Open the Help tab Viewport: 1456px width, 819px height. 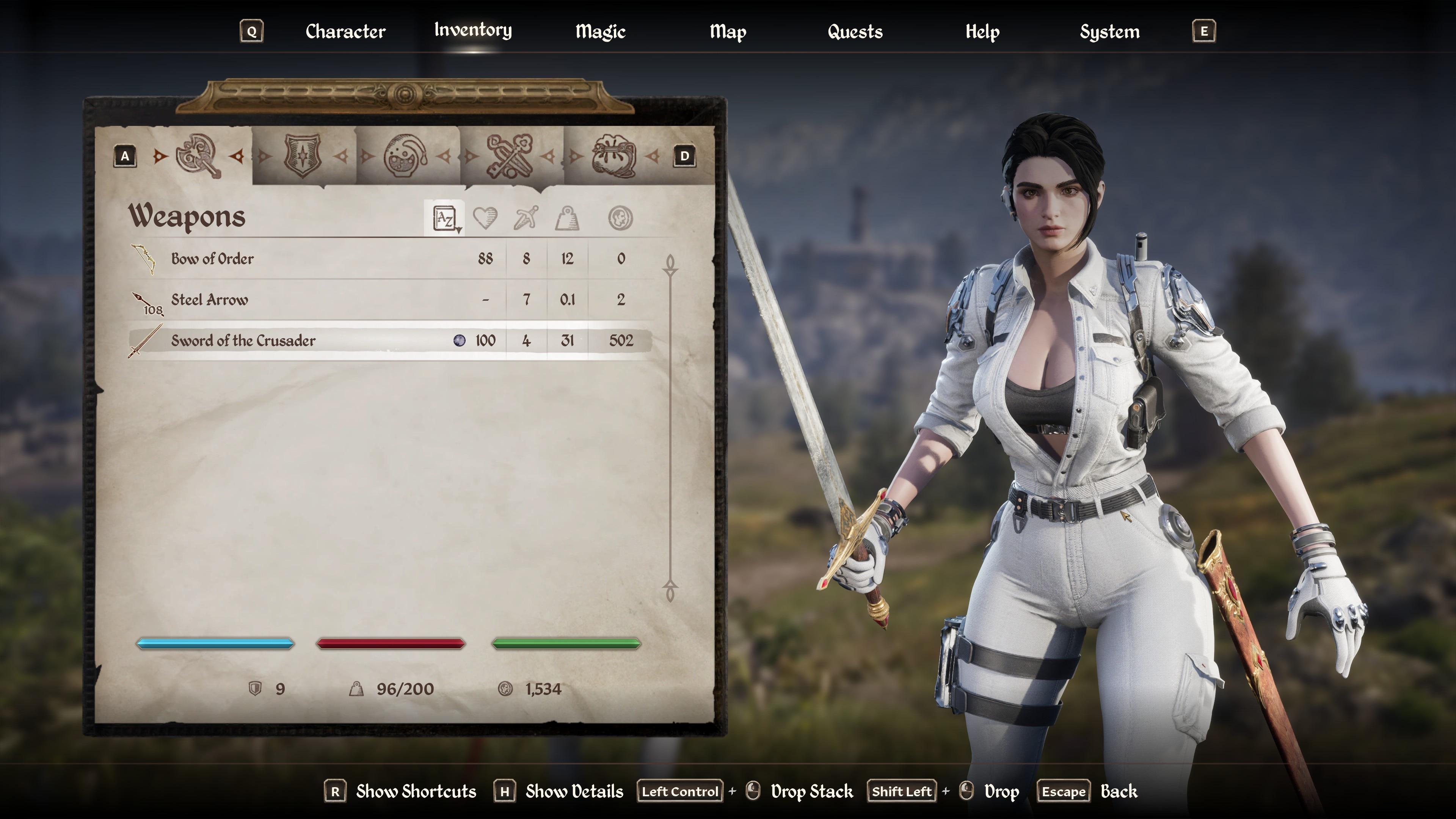pyautogui.click(x=982, y=31)
